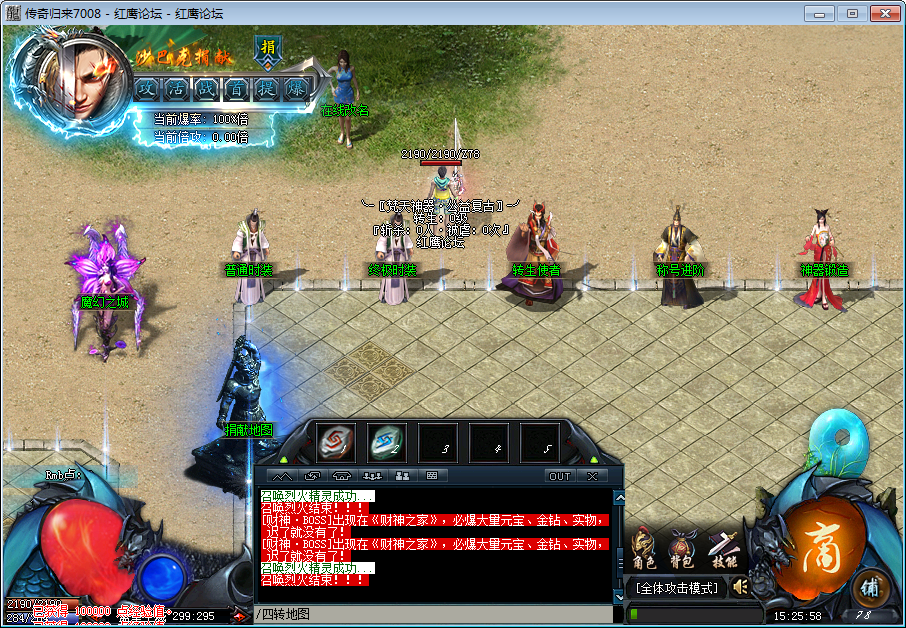Use the blue rune in hotbar slot 2
906x628 pixels.
[x=387, y=442]
